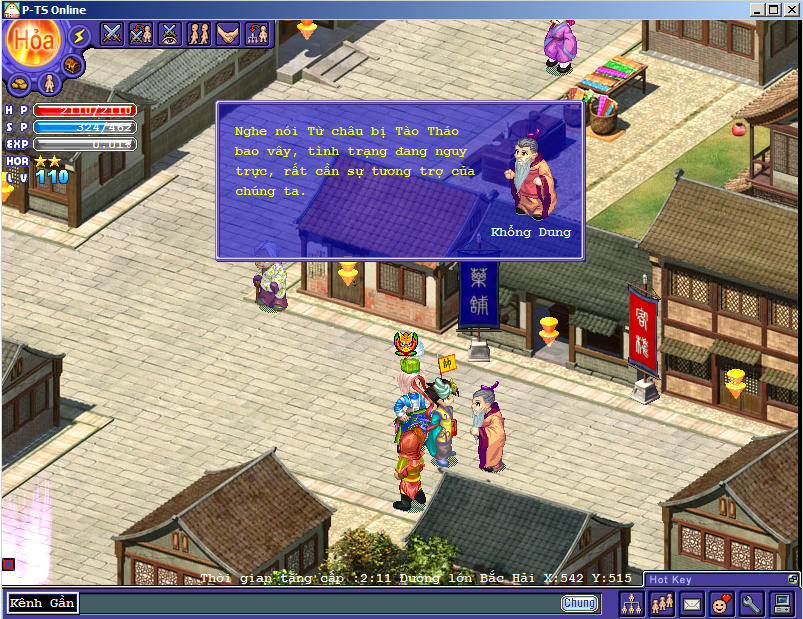
Task: Open the smiley face with heart icon
Action: point(721,603)
